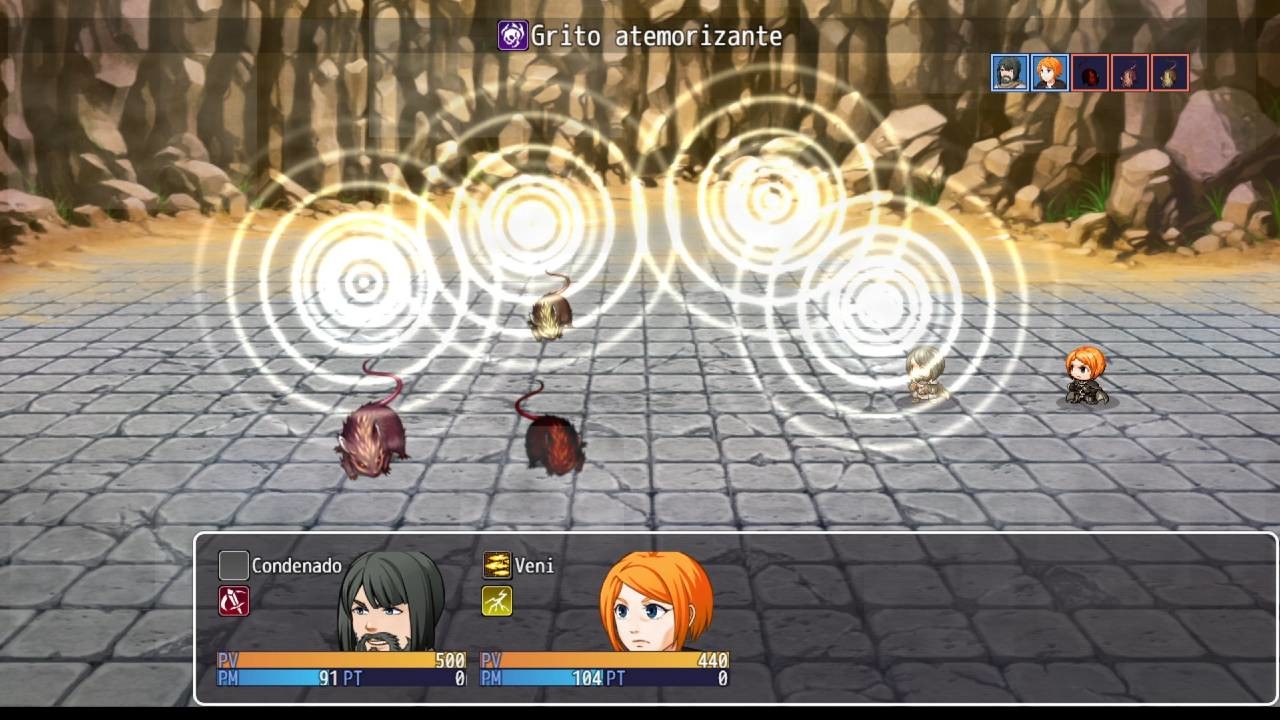Select the middle enemy turn order icon

click(1128, 72)
